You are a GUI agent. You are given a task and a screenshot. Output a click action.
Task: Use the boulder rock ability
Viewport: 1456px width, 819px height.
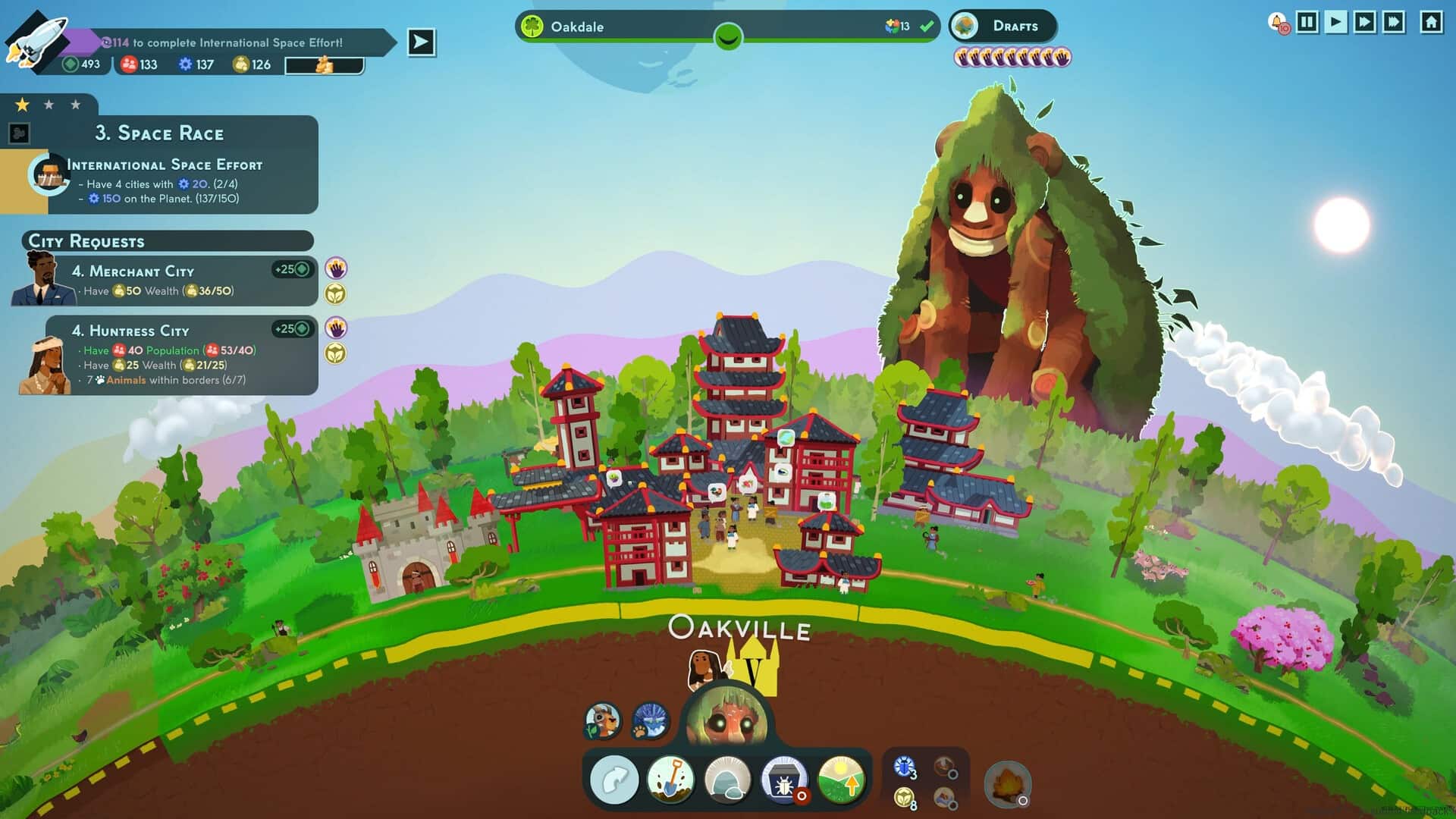tap(727, 780)
